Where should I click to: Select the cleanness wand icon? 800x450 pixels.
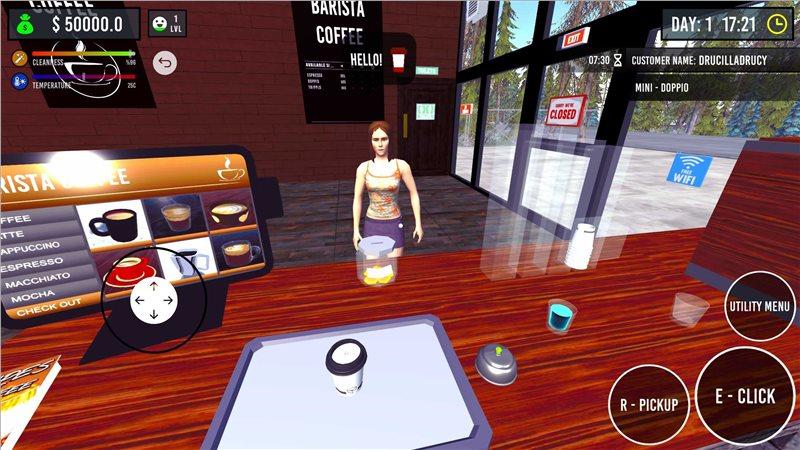click(x=18, y=59)
